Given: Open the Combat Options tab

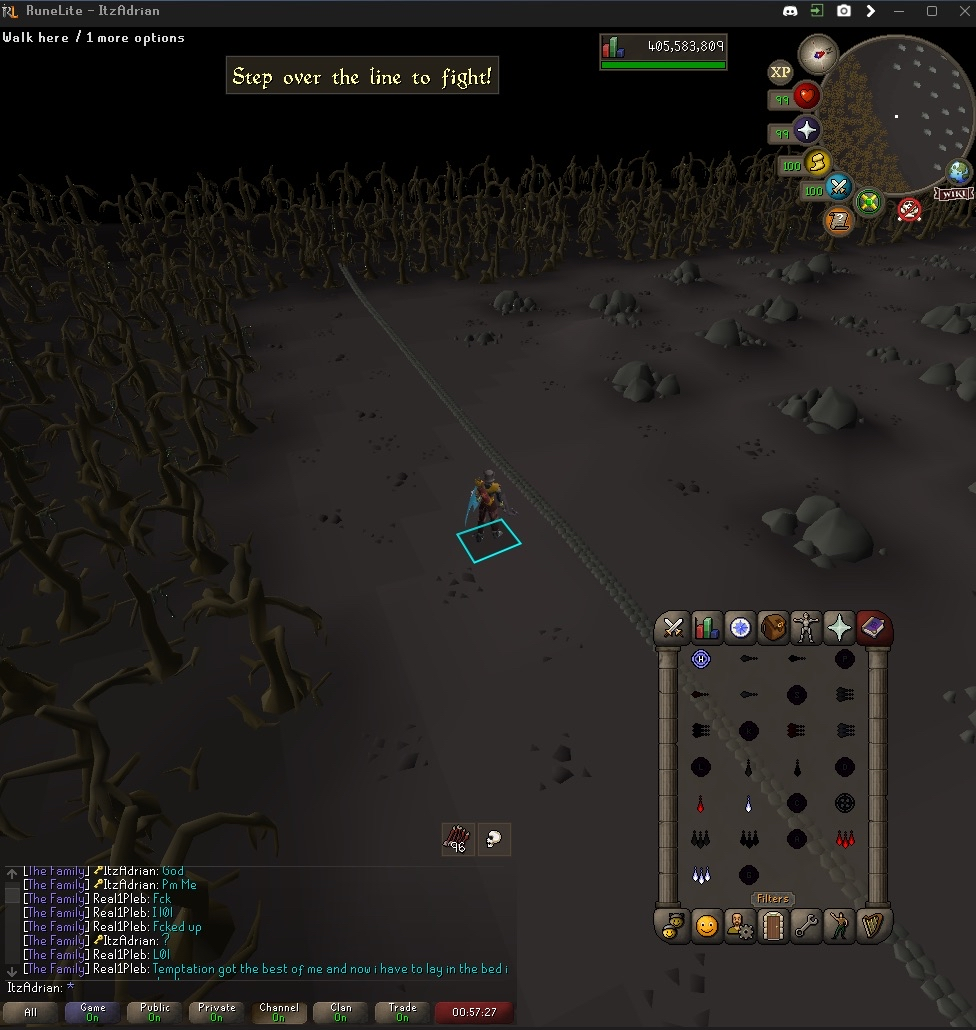Looking at the screenshot, I should (673, 628).
